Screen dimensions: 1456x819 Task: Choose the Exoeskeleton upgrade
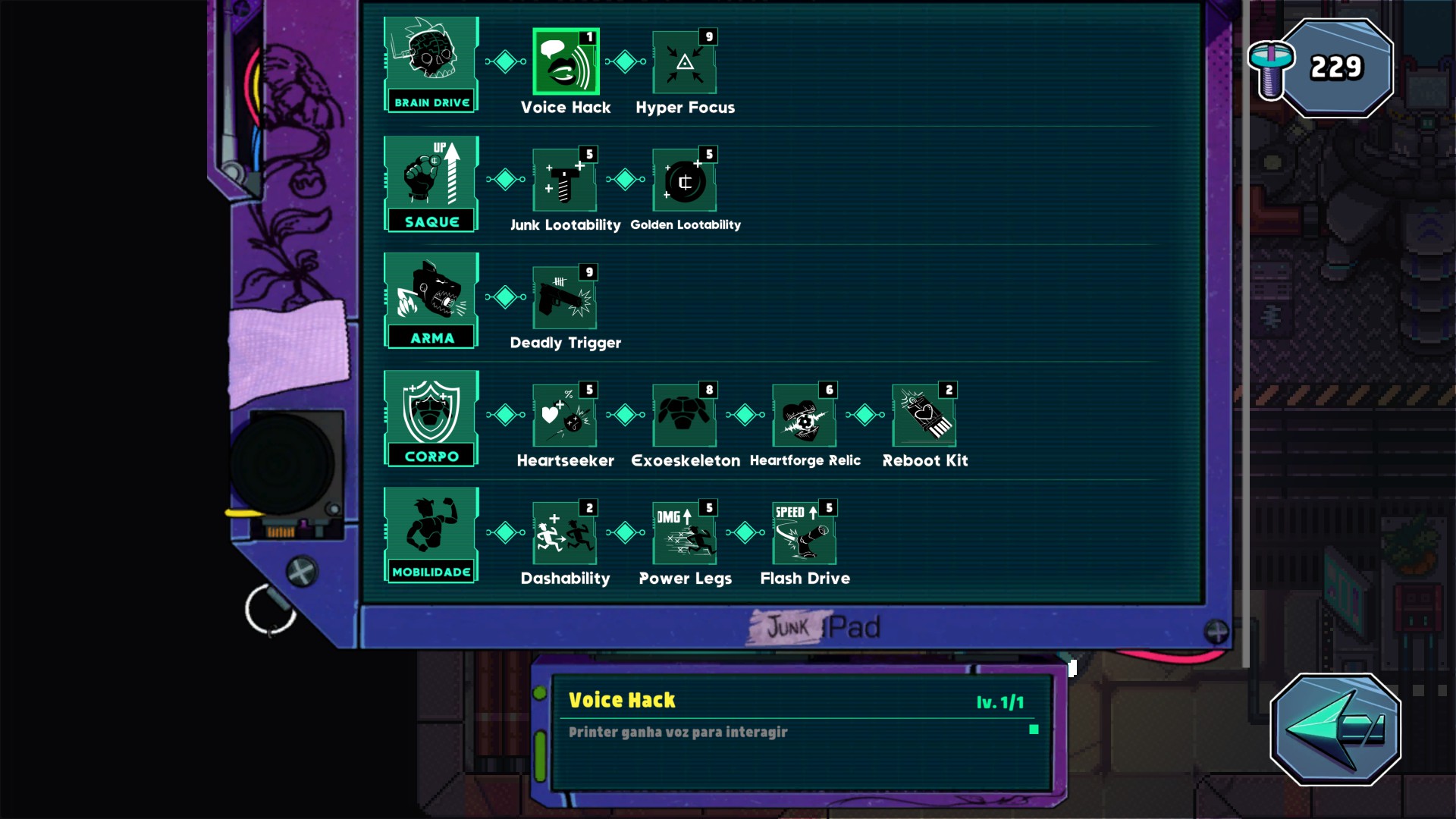tap(685, 416)
